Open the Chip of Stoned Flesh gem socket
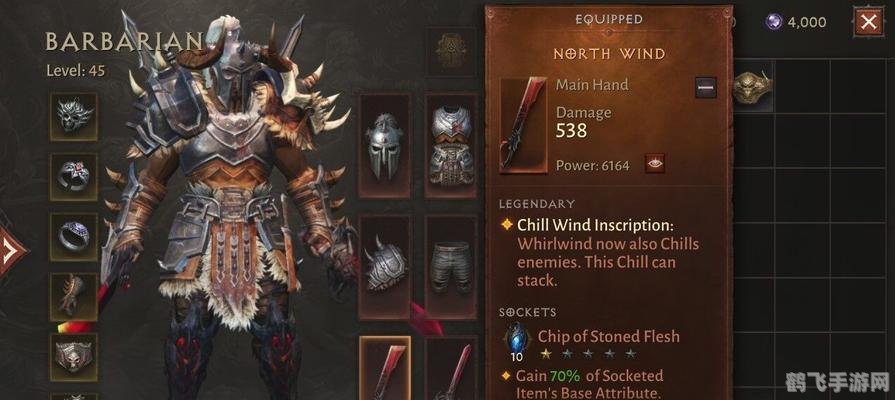 pyautogui.click(x=517, y=337)
